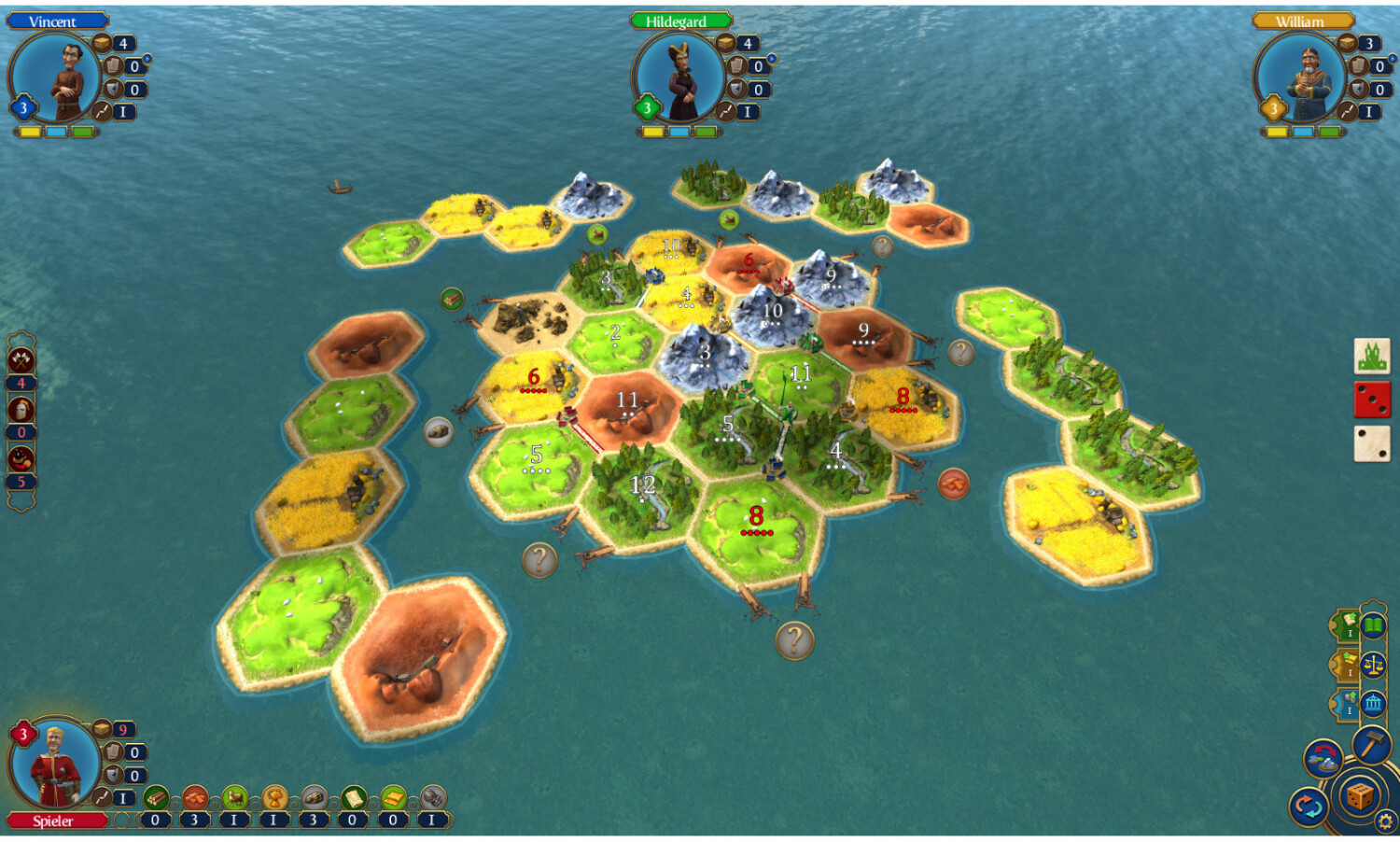Click Vincent's player portrait
The height and width of the screenshot is (842, 1400).
pyautogui.click(x=56, y=79)
